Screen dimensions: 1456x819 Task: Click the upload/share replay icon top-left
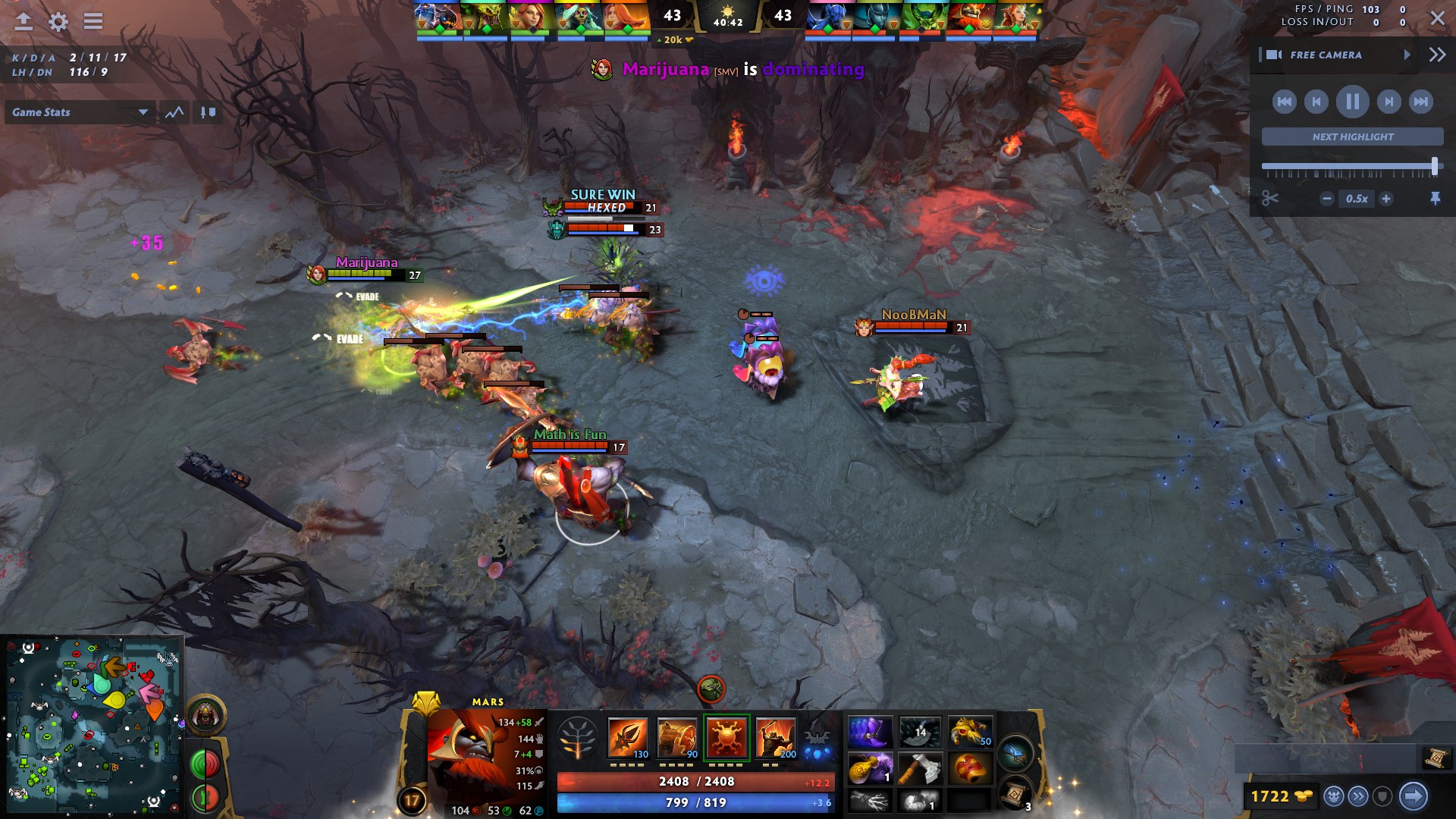point(25,22)
